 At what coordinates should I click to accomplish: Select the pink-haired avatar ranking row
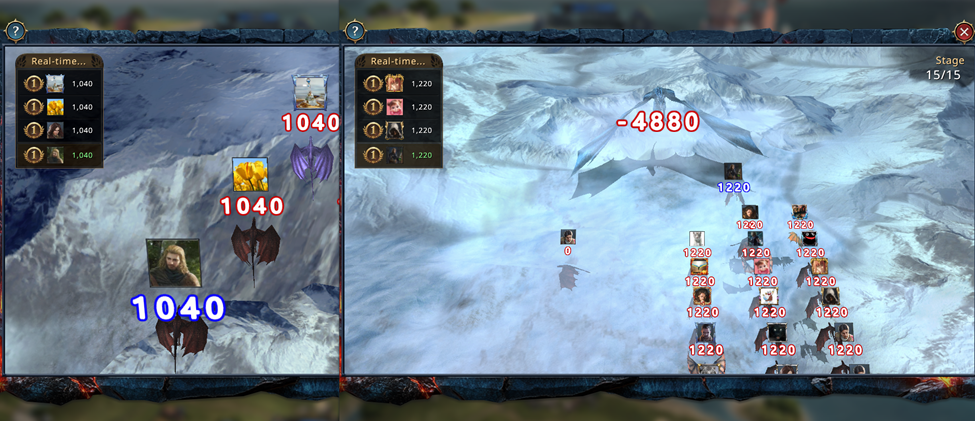[x=399, y=107]
